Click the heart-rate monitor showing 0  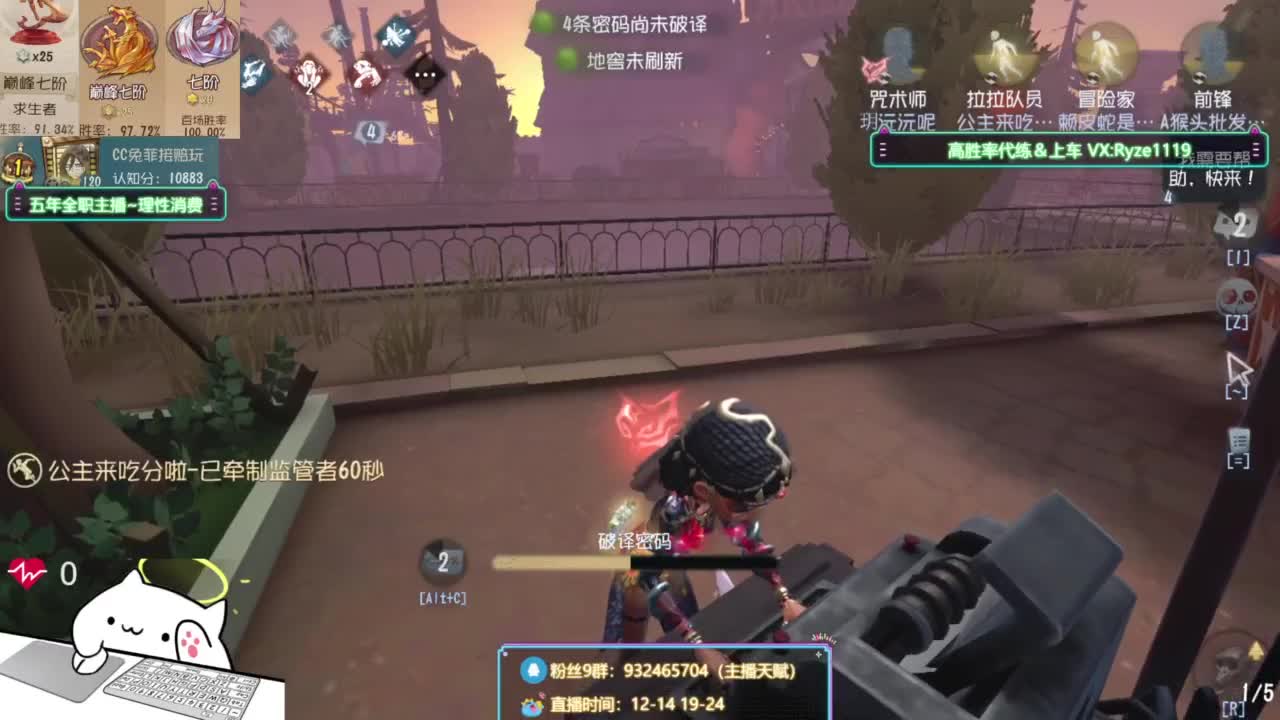pyautogui.click(x=30, y=573)
